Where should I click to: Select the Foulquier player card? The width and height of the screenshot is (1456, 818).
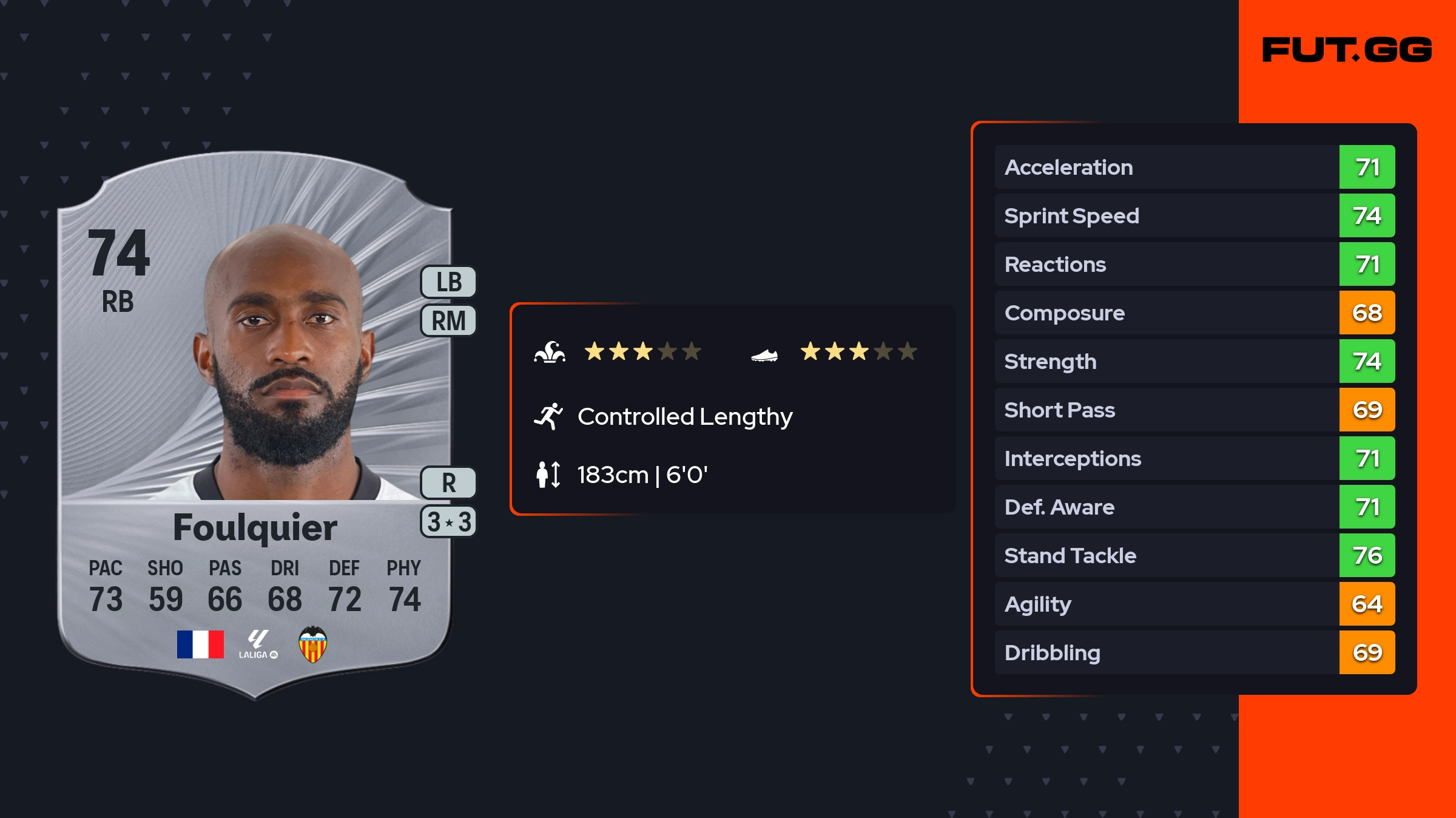[255, 425]
